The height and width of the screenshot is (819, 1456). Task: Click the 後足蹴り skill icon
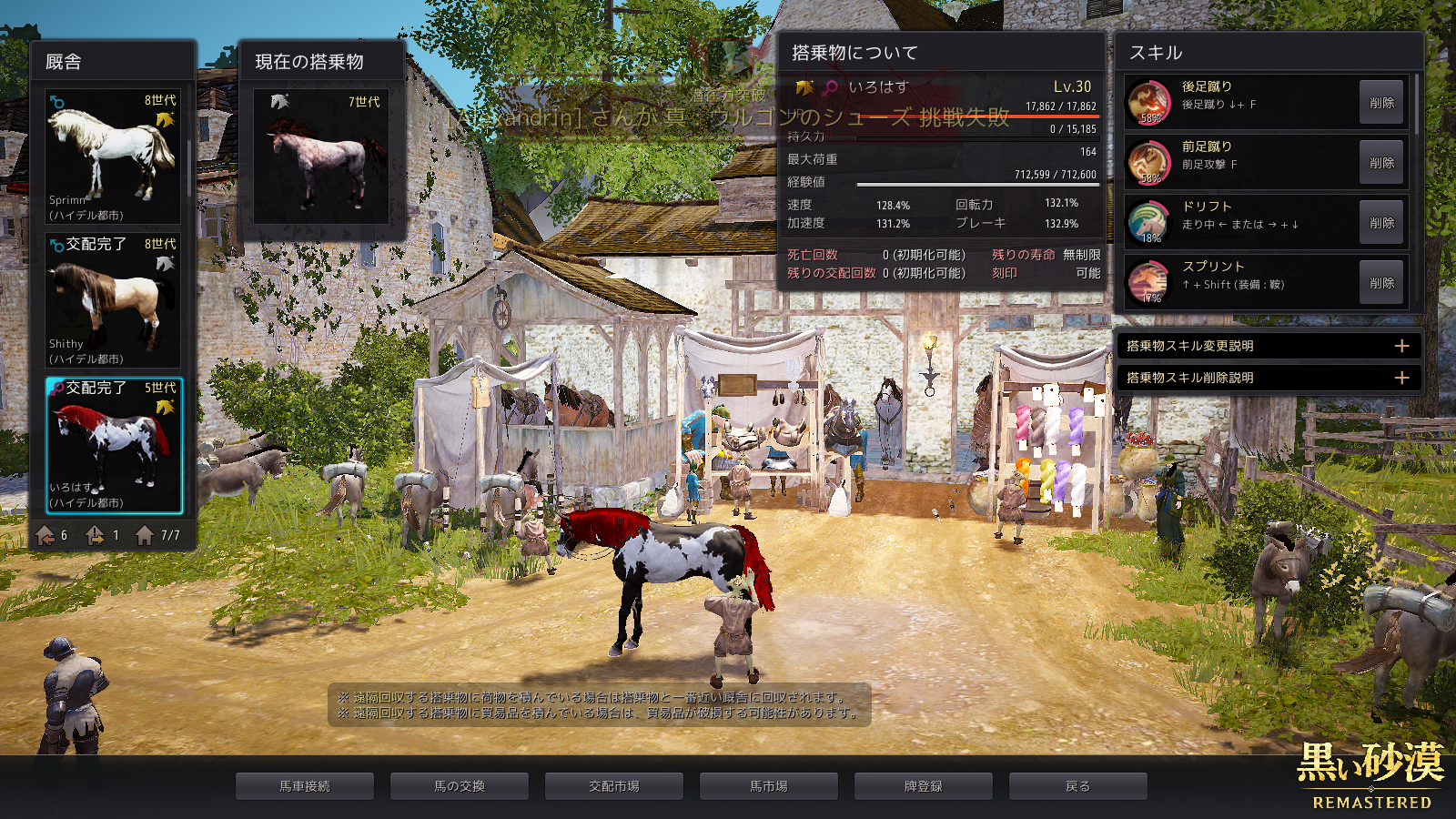tap(1149, 102)
